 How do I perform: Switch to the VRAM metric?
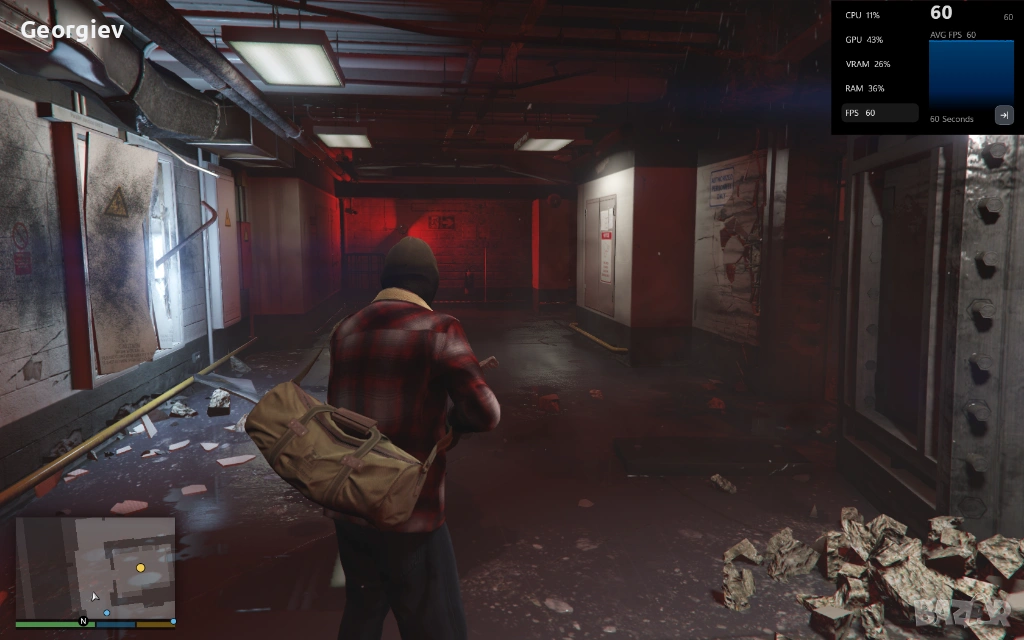coord(867,64)
